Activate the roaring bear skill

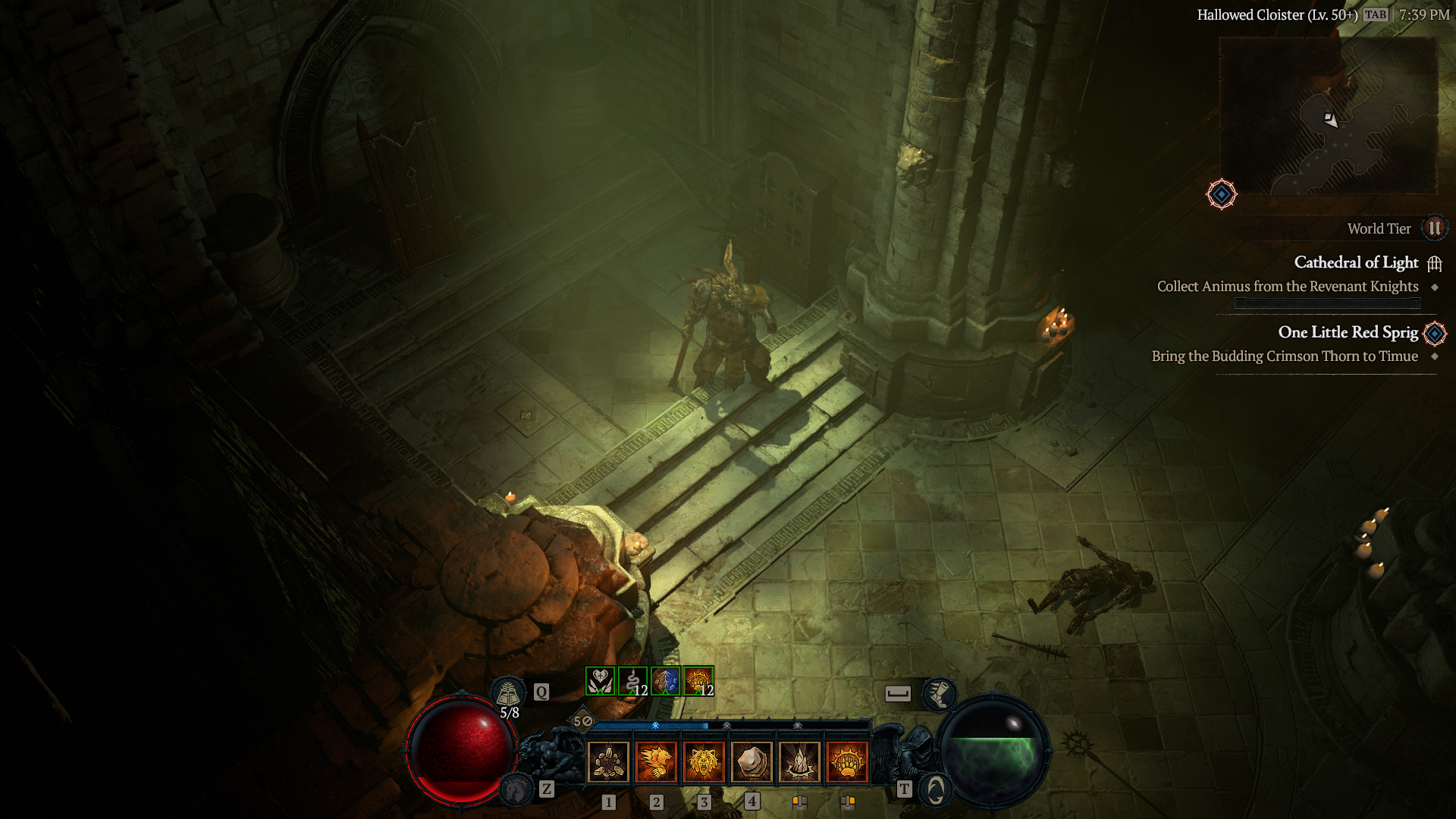704,761
